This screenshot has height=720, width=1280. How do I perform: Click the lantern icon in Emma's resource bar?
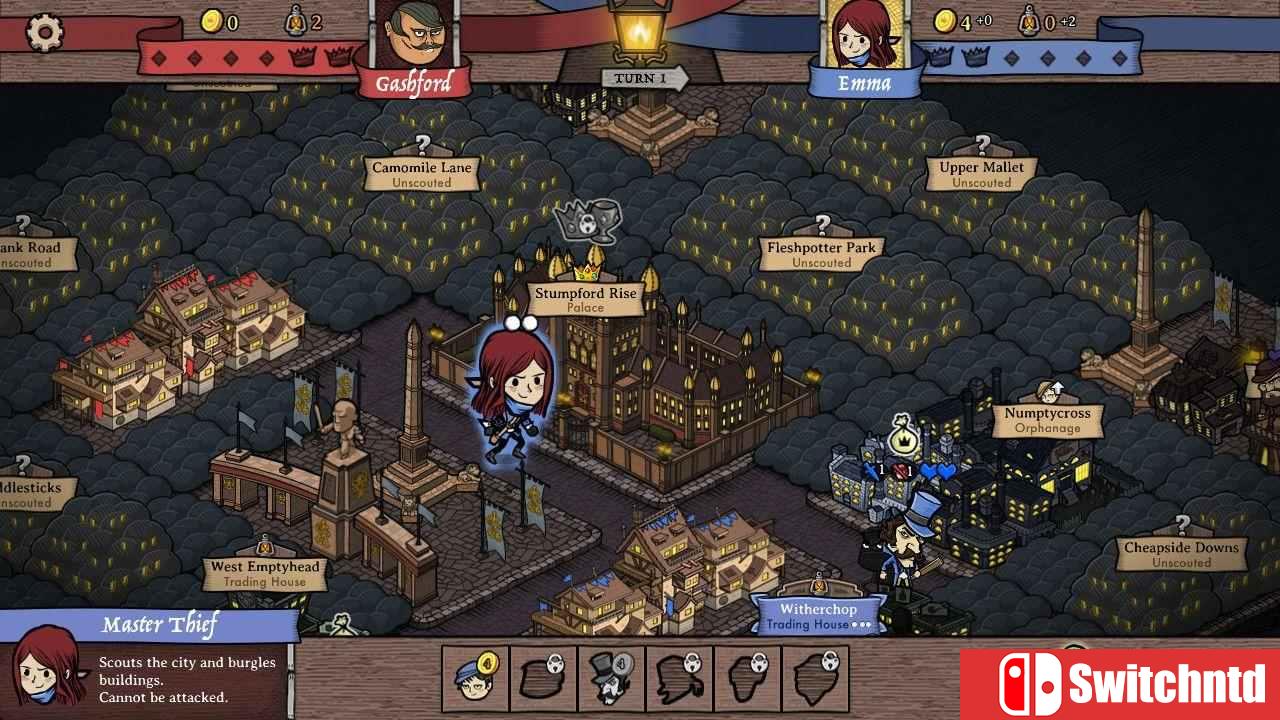pyautogui.click(x=1028, y=22)
